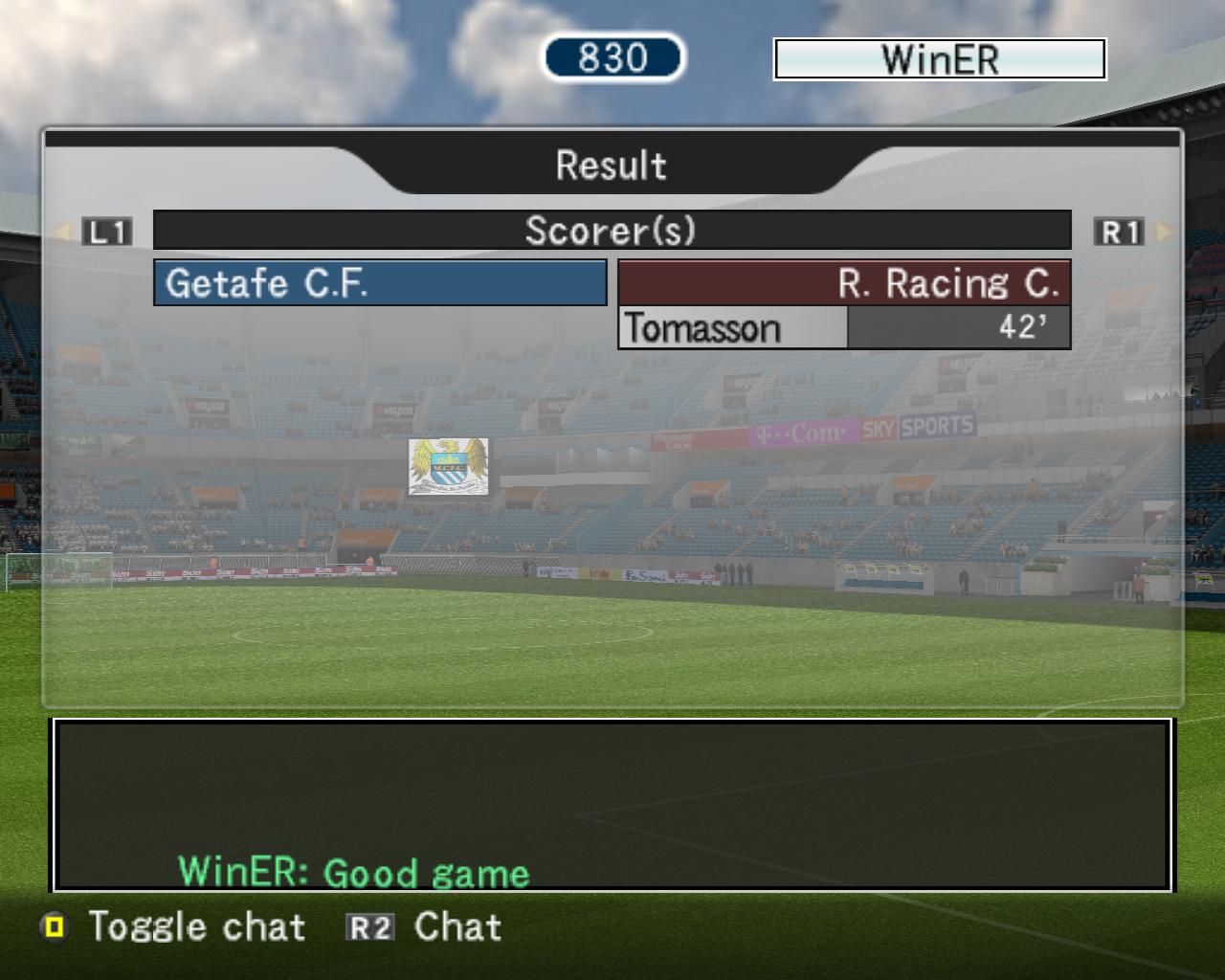Click the Getafe C.F. team header
This screenshot has width=1225, height=980.
(380, 283)
